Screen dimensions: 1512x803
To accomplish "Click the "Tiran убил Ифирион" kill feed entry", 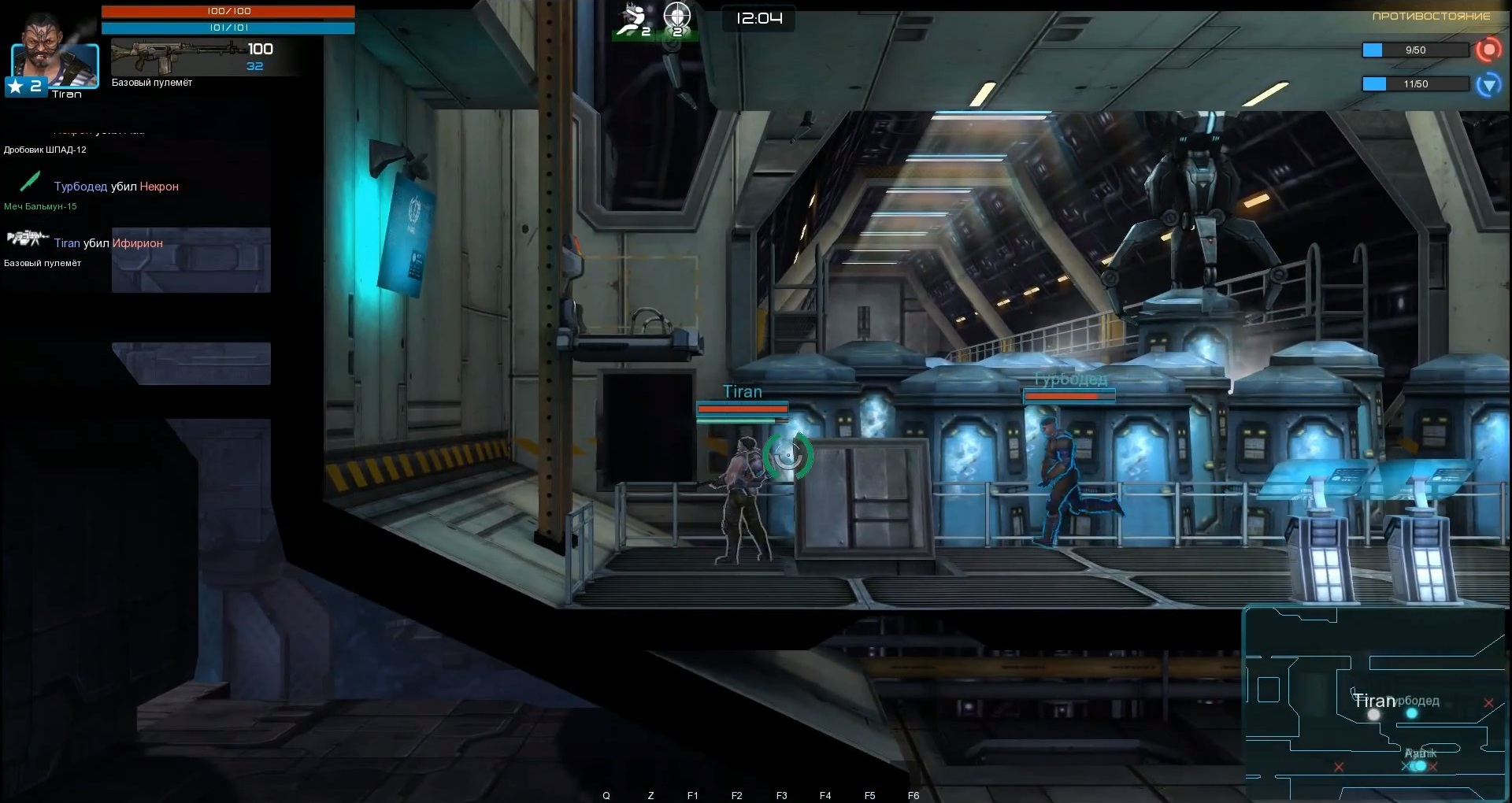I will (x=109, y=243).
